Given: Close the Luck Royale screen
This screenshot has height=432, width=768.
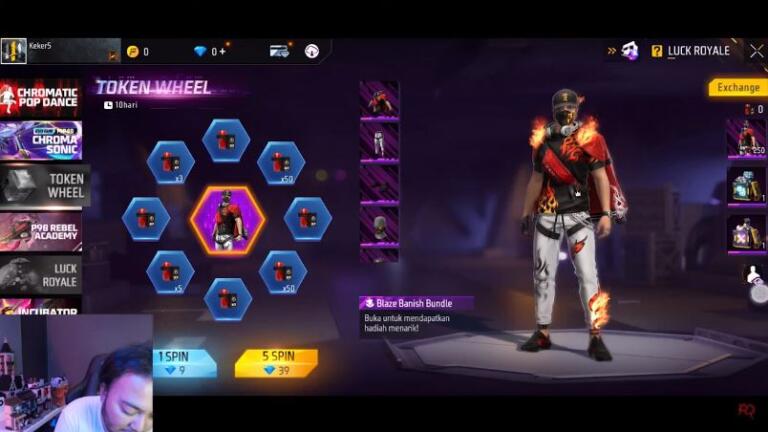Looking at the screenshot, I should pos(753,51).
